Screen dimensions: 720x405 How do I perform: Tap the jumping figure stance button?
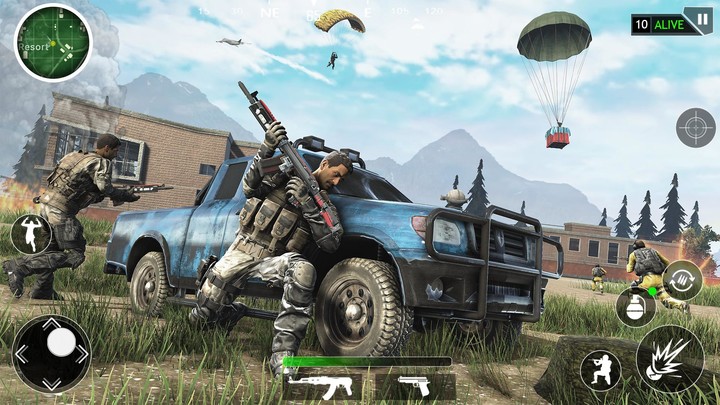30,233
